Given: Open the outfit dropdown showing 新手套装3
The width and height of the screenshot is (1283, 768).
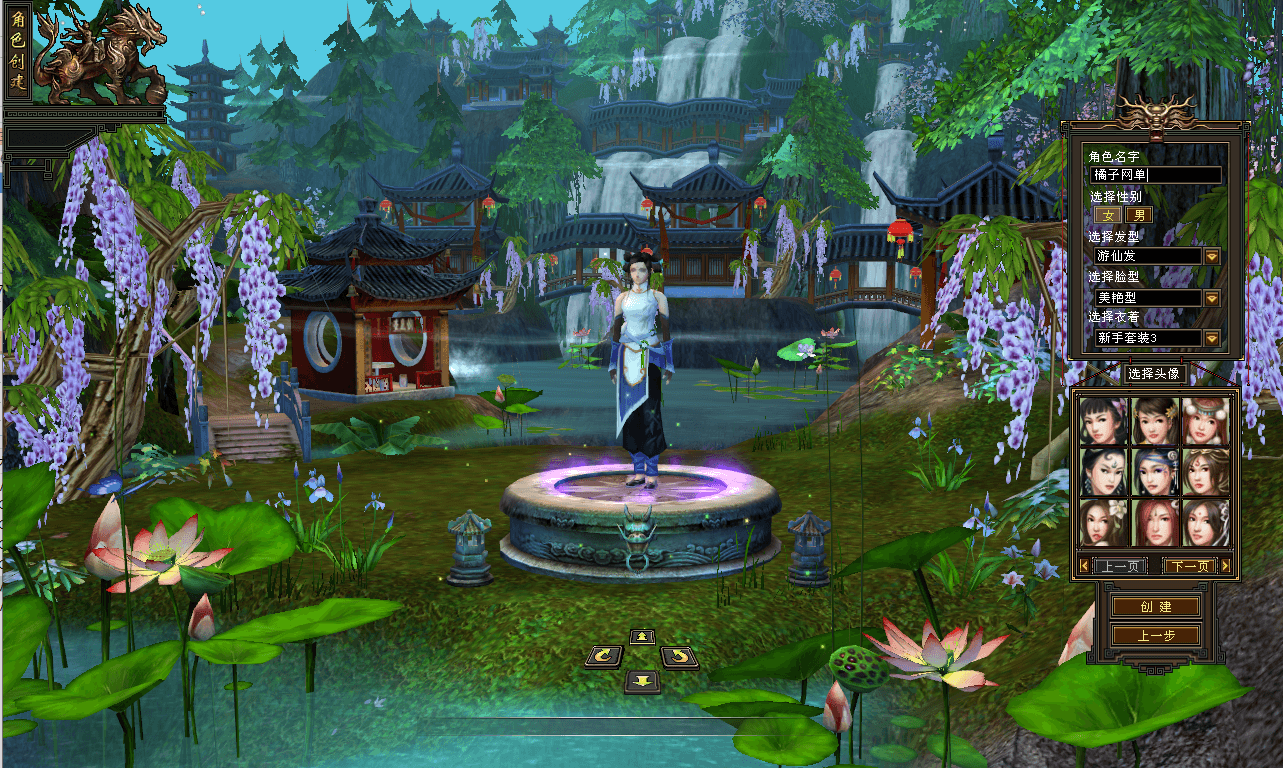Looking at the screenshot, I should tap(1212, 338).
